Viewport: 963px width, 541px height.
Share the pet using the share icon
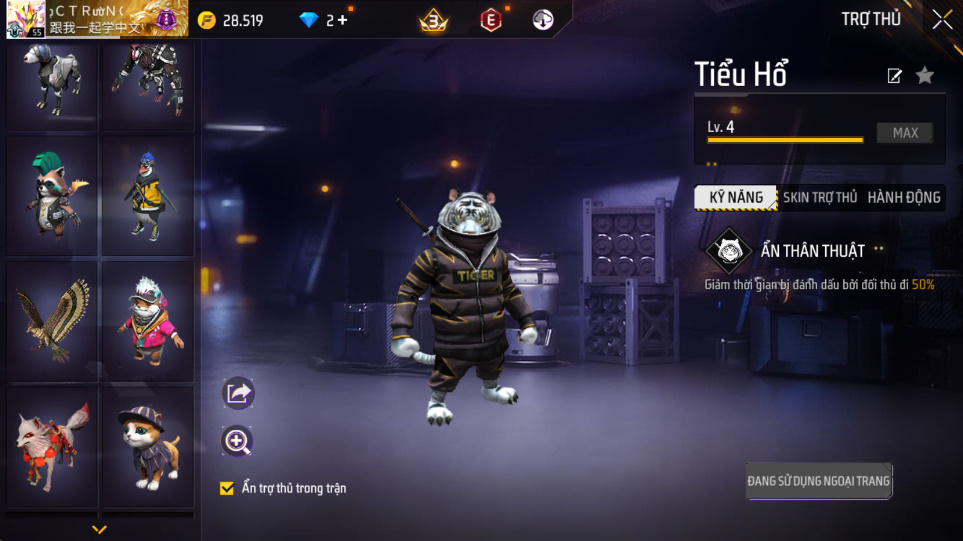coord(238,393)
